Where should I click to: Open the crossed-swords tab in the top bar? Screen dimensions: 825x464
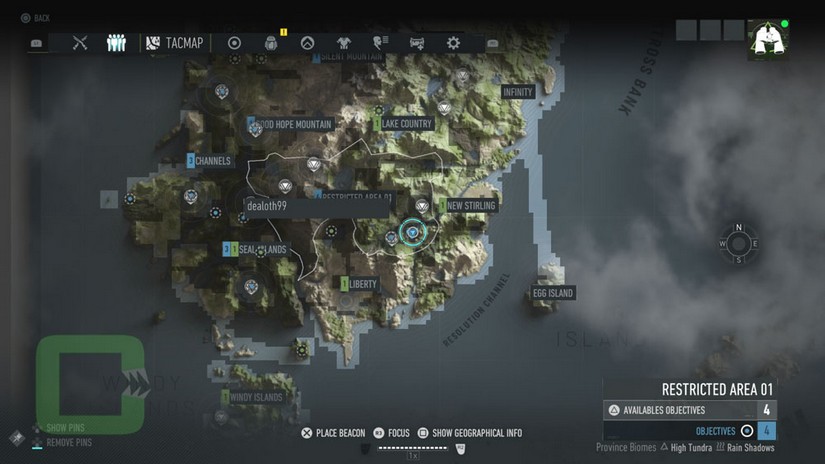(80, 43)
